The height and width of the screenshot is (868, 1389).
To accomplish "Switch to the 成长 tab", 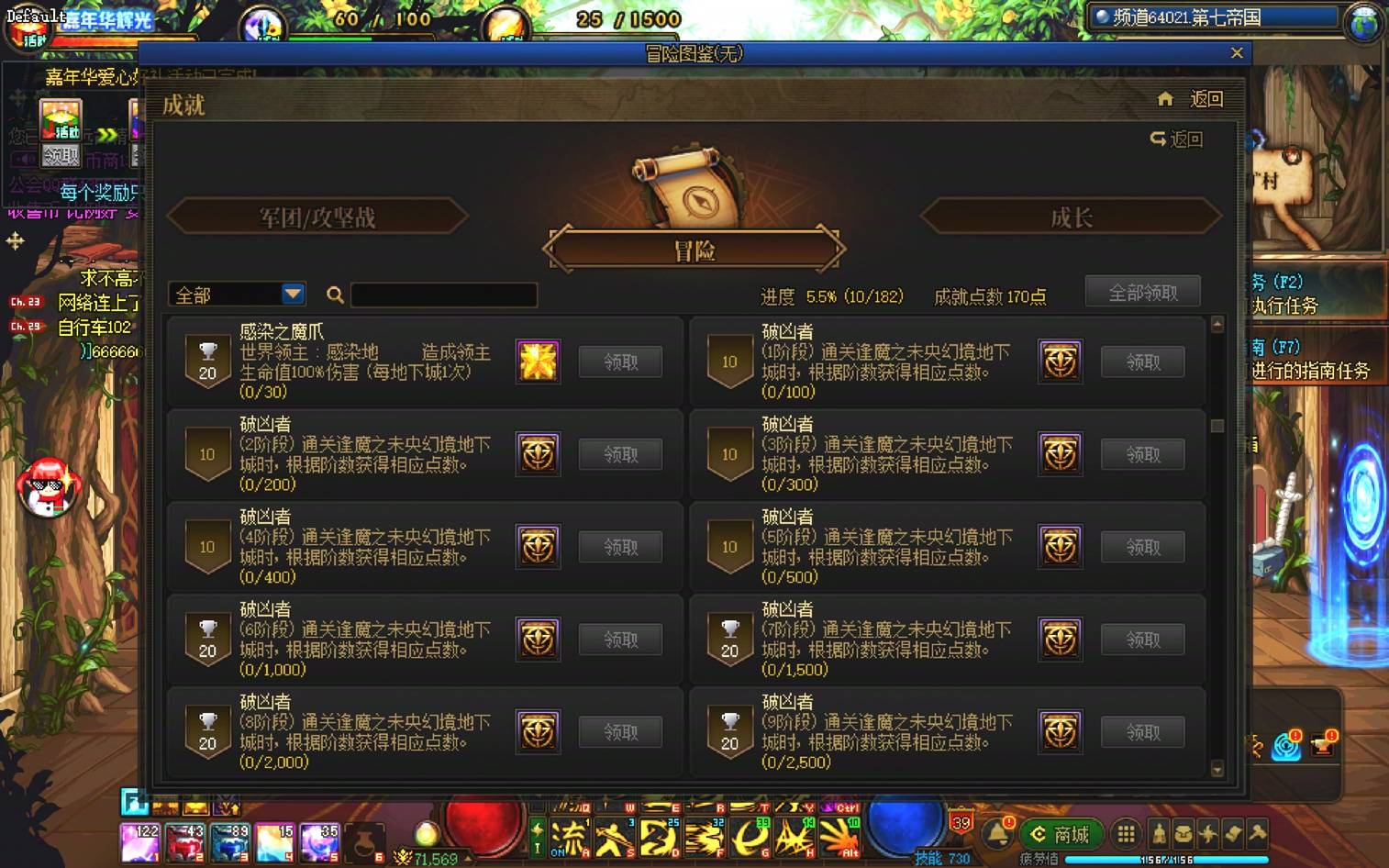I will pos(1069,215).
